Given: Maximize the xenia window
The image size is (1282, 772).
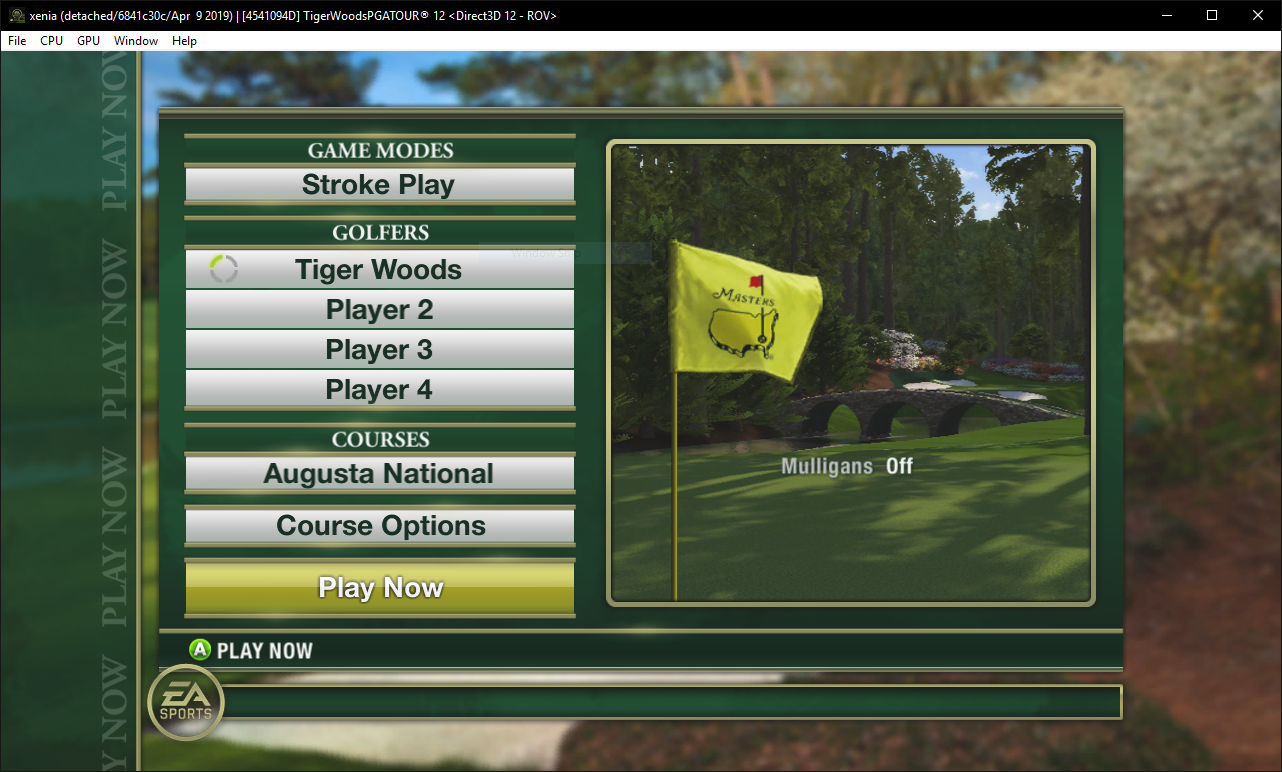Looking at the screenshot, I should tap(1212, 15).
